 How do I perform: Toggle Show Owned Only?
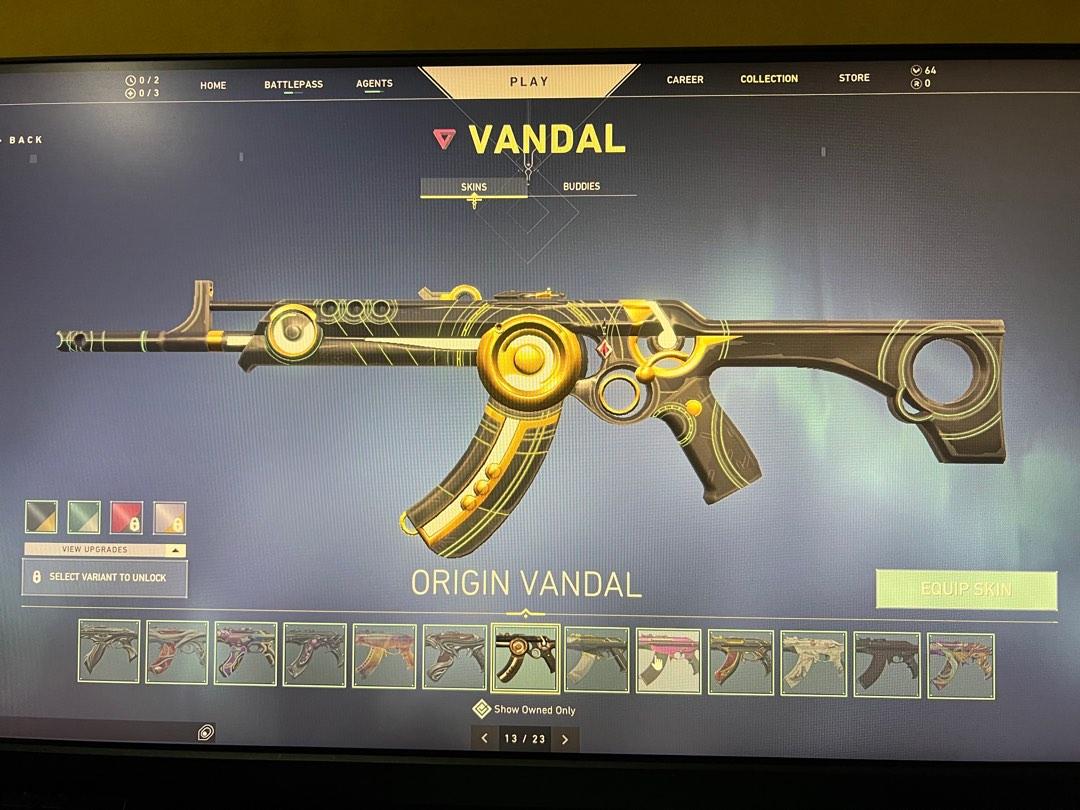pyautogui.click(x=525, y=709)
